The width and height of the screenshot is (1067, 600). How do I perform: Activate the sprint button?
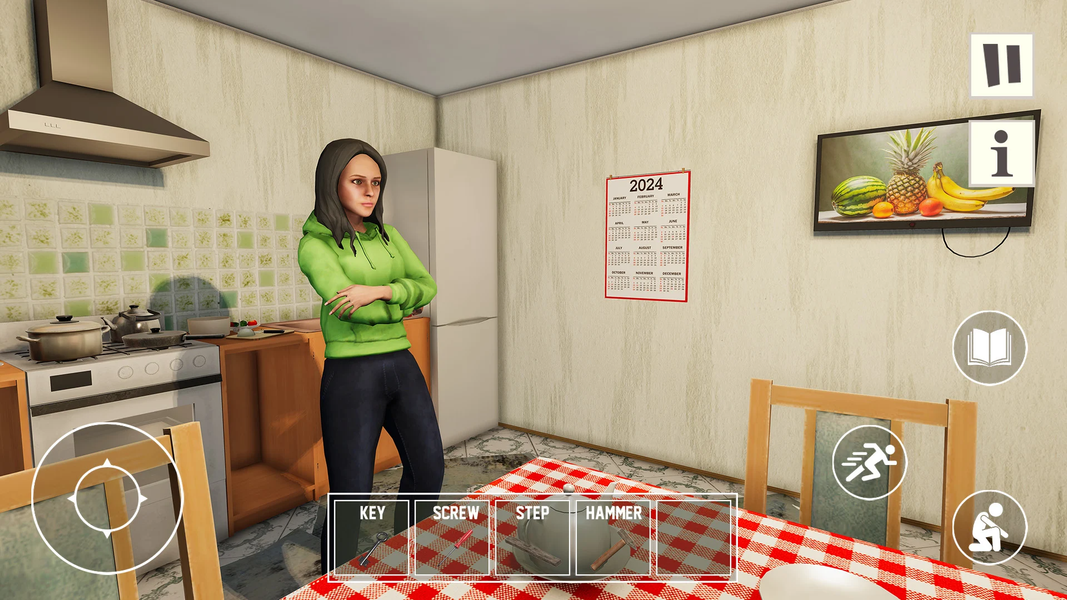[869, 462]
